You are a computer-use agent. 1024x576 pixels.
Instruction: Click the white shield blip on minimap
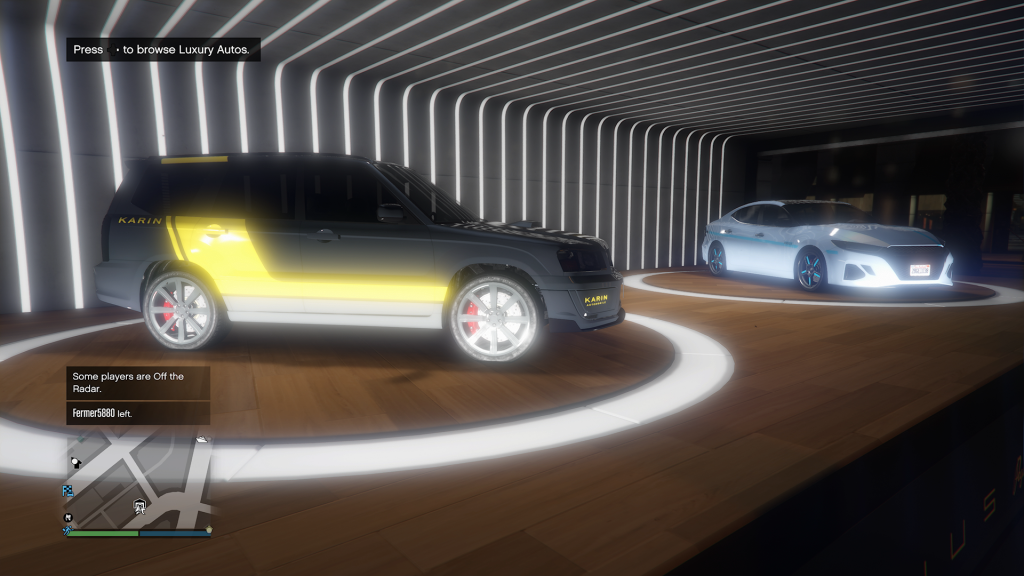tap(141, 509)
